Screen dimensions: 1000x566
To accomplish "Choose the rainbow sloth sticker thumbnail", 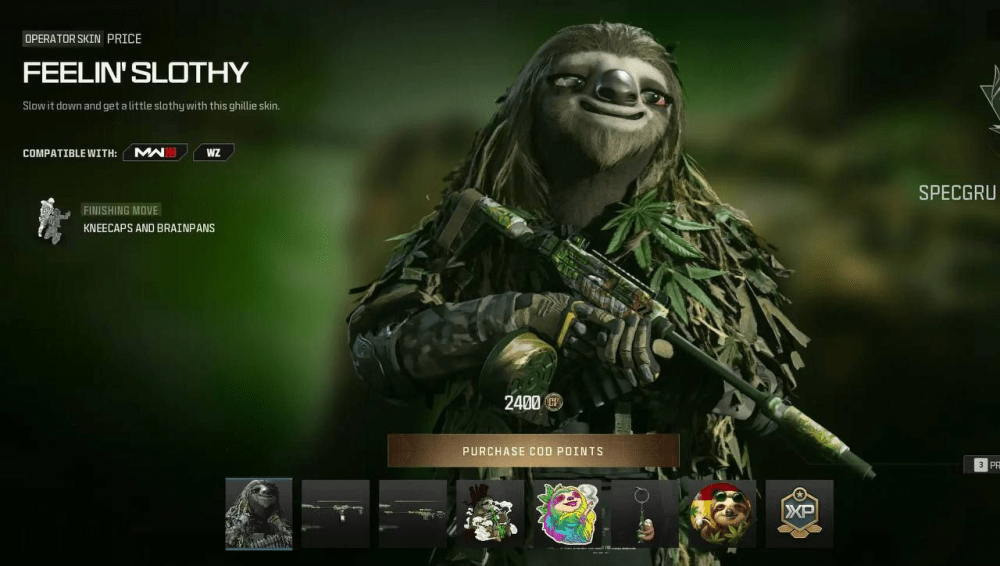I will pyautogui.click(x=567, y=513).
